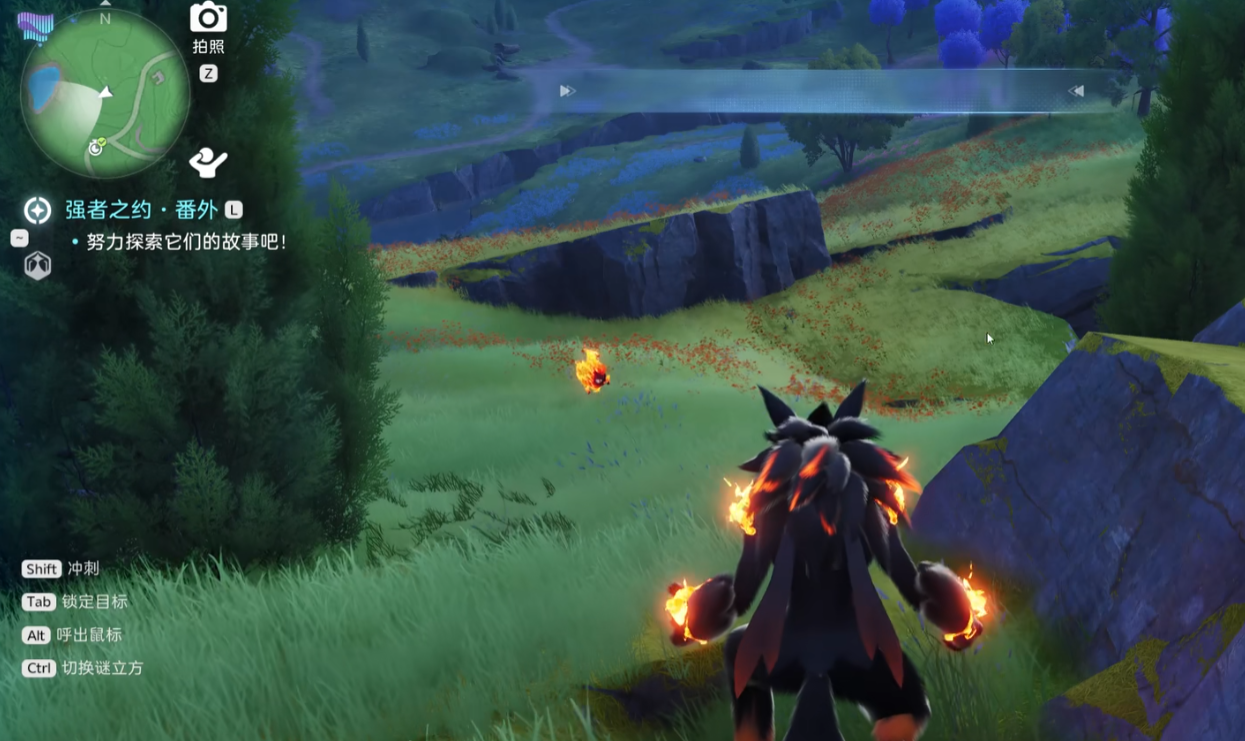Image resolution: width=1245 pixels, height=741 pixels.
Task: Open the hexagon cube icon below the quest
Action: (x=38, y=265)
